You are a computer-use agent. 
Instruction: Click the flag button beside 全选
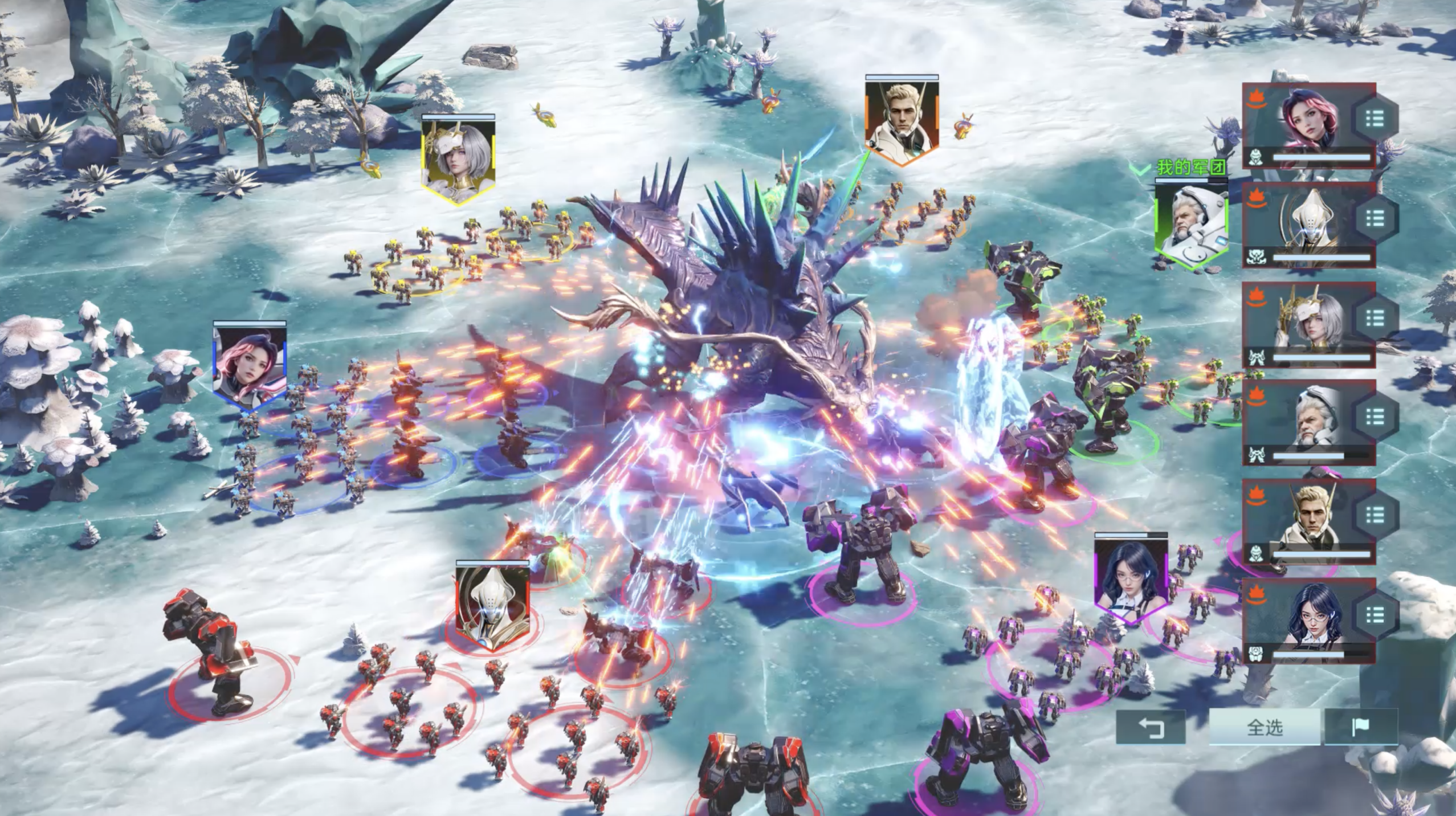[1361, 727]
